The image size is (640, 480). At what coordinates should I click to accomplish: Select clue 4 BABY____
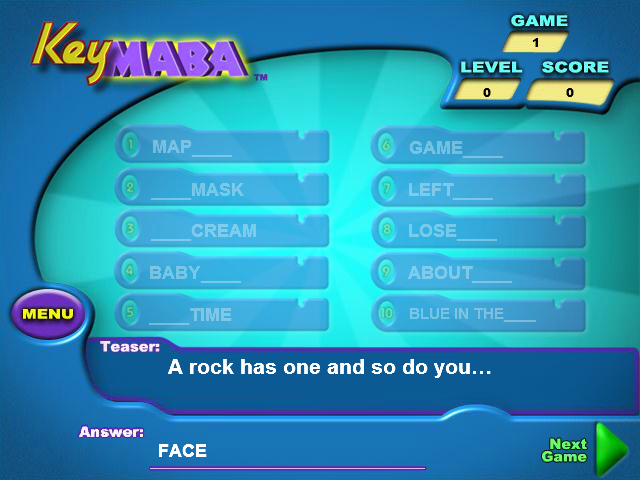coord(222,272)
